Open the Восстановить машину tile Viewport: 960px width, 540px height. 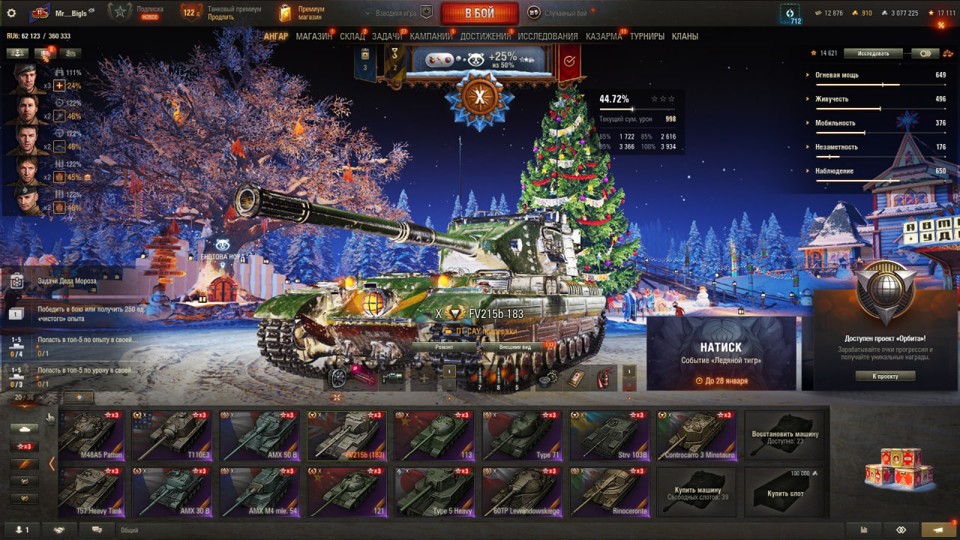[784, 436]
